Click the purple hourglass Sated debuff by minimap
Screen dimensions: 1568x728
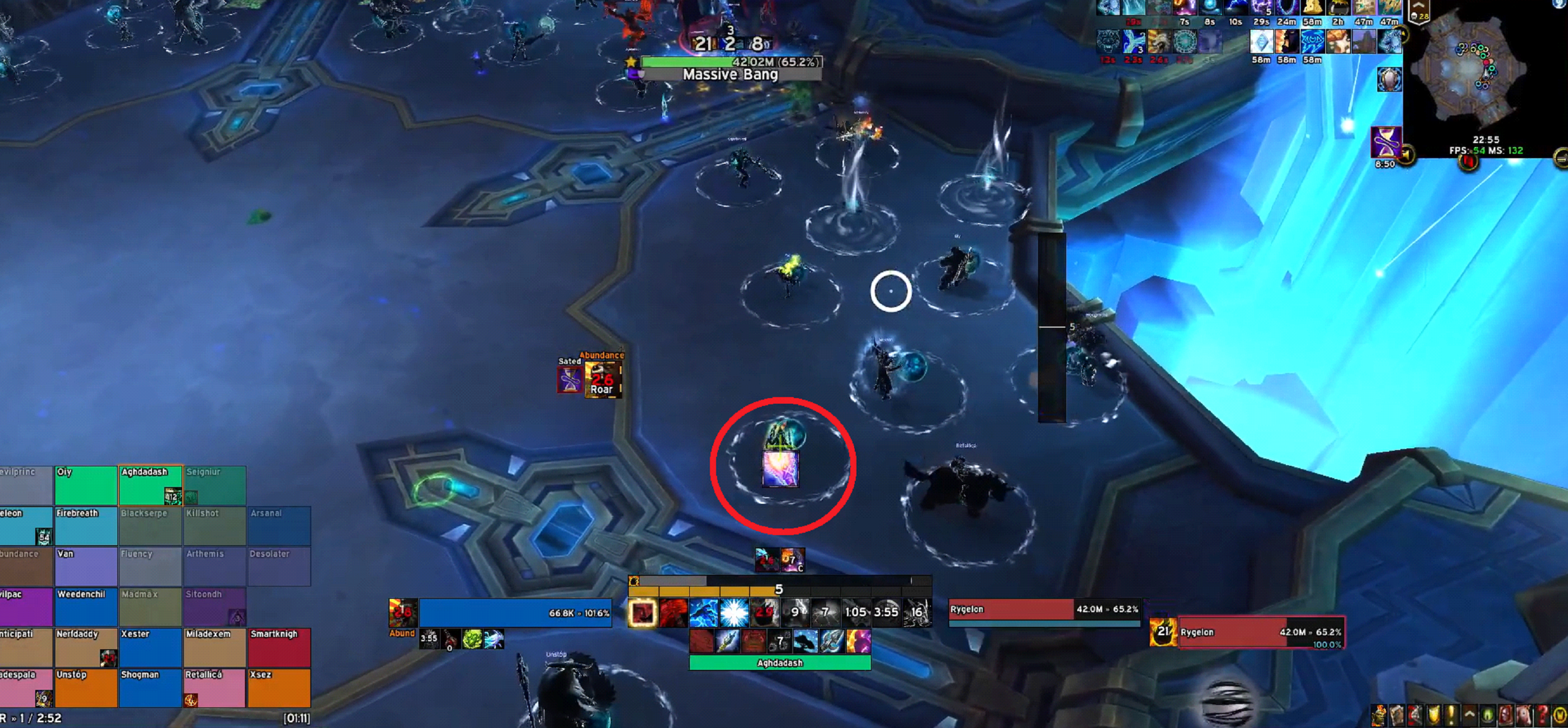(1386, 143)
